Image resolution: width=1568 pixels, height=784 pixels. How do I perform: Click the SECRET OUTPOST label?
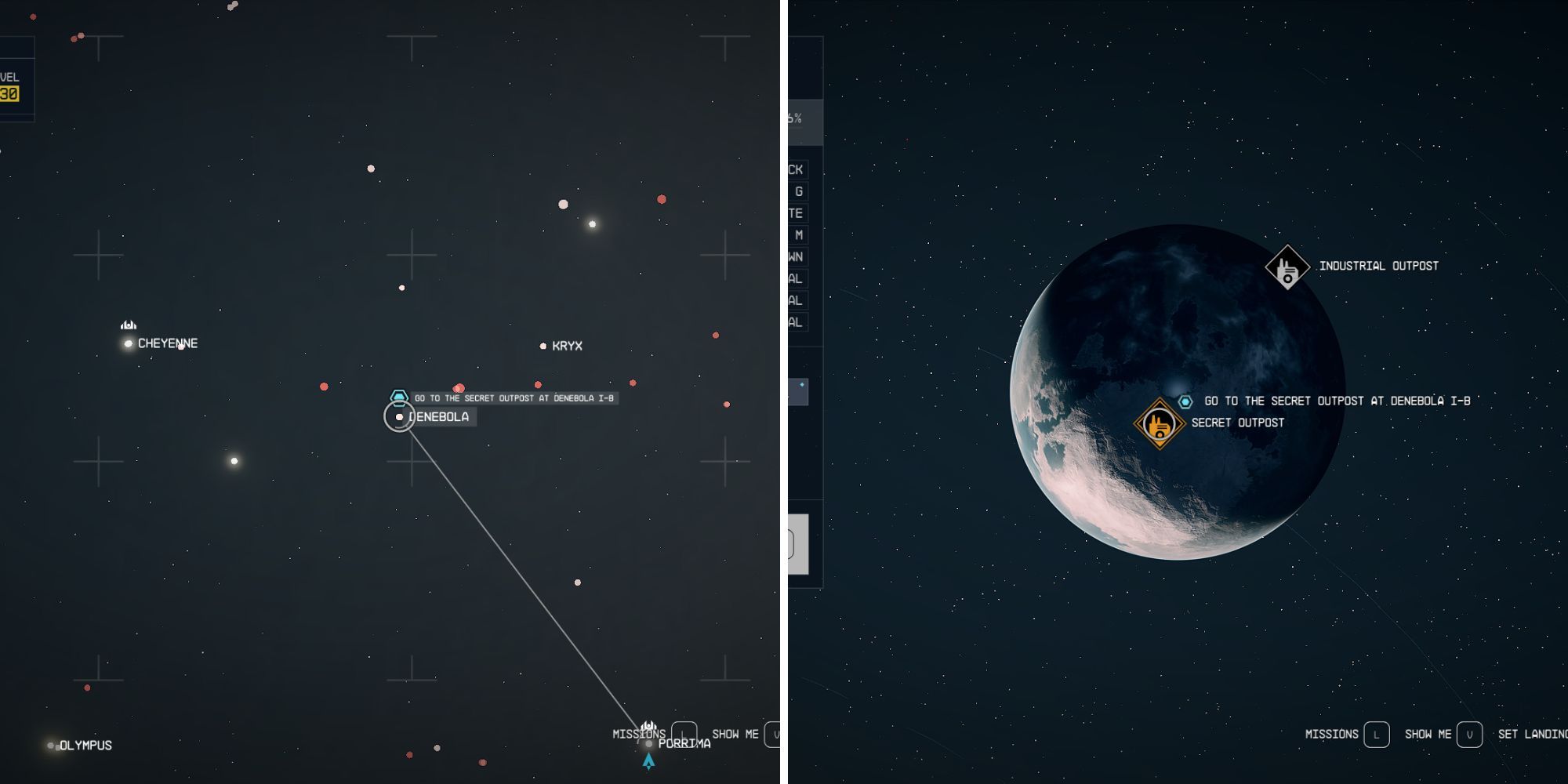1237,422
